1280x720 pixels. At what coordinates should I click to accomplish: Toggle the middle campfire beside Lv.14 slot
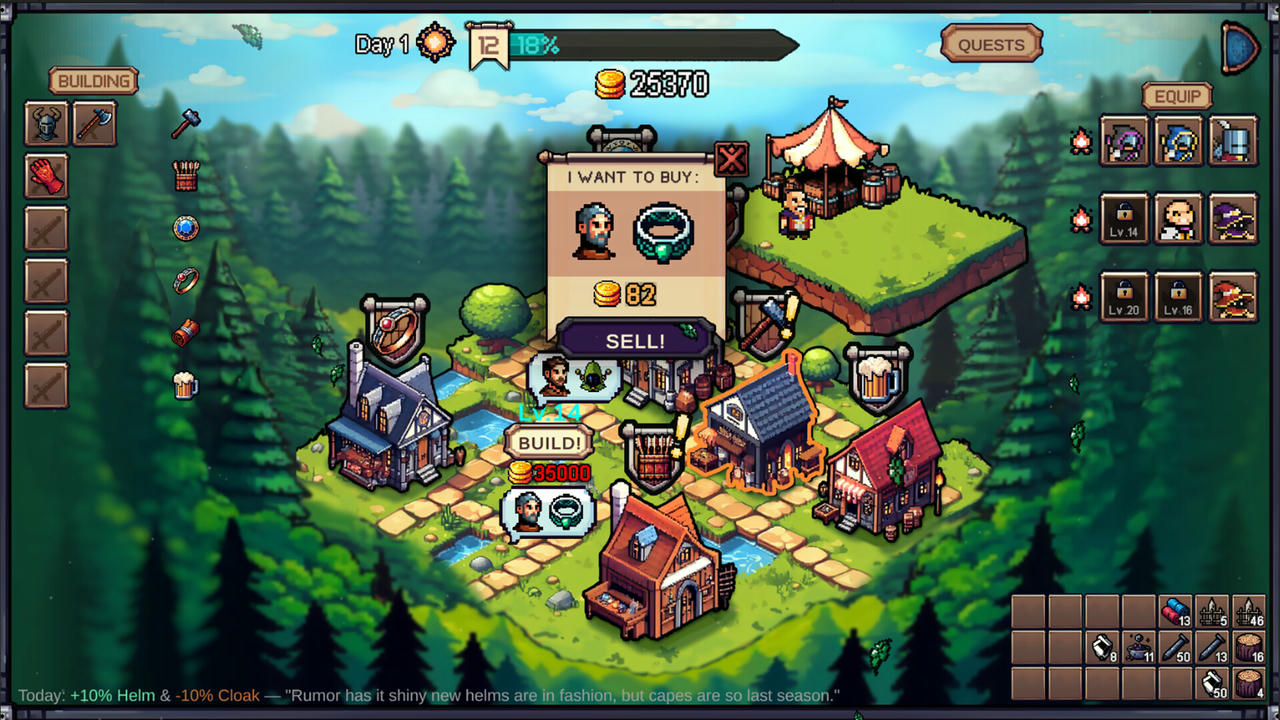[1080, 219]
